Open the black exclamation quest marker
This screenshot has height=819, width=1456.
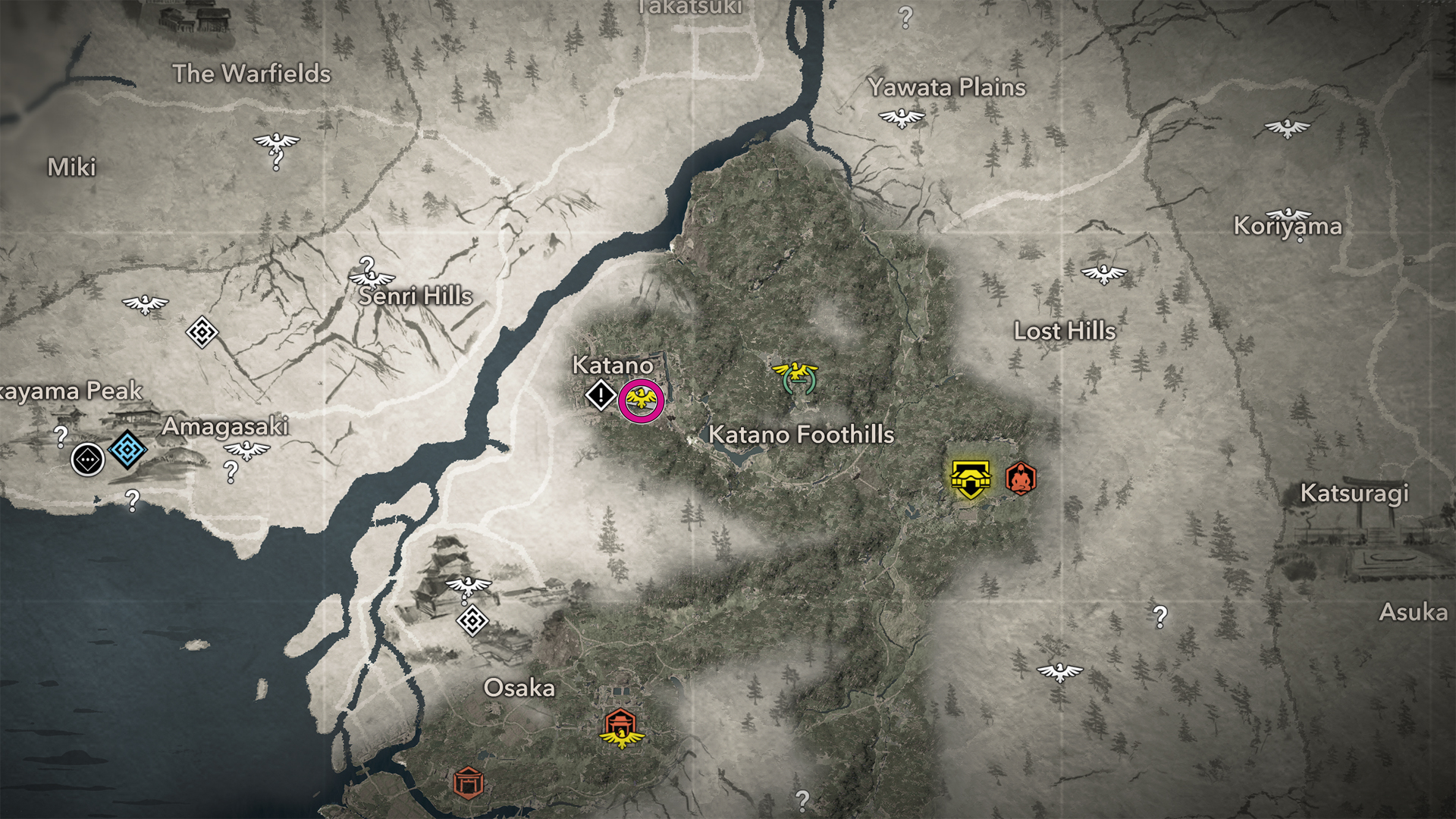(x=601, y=395)
